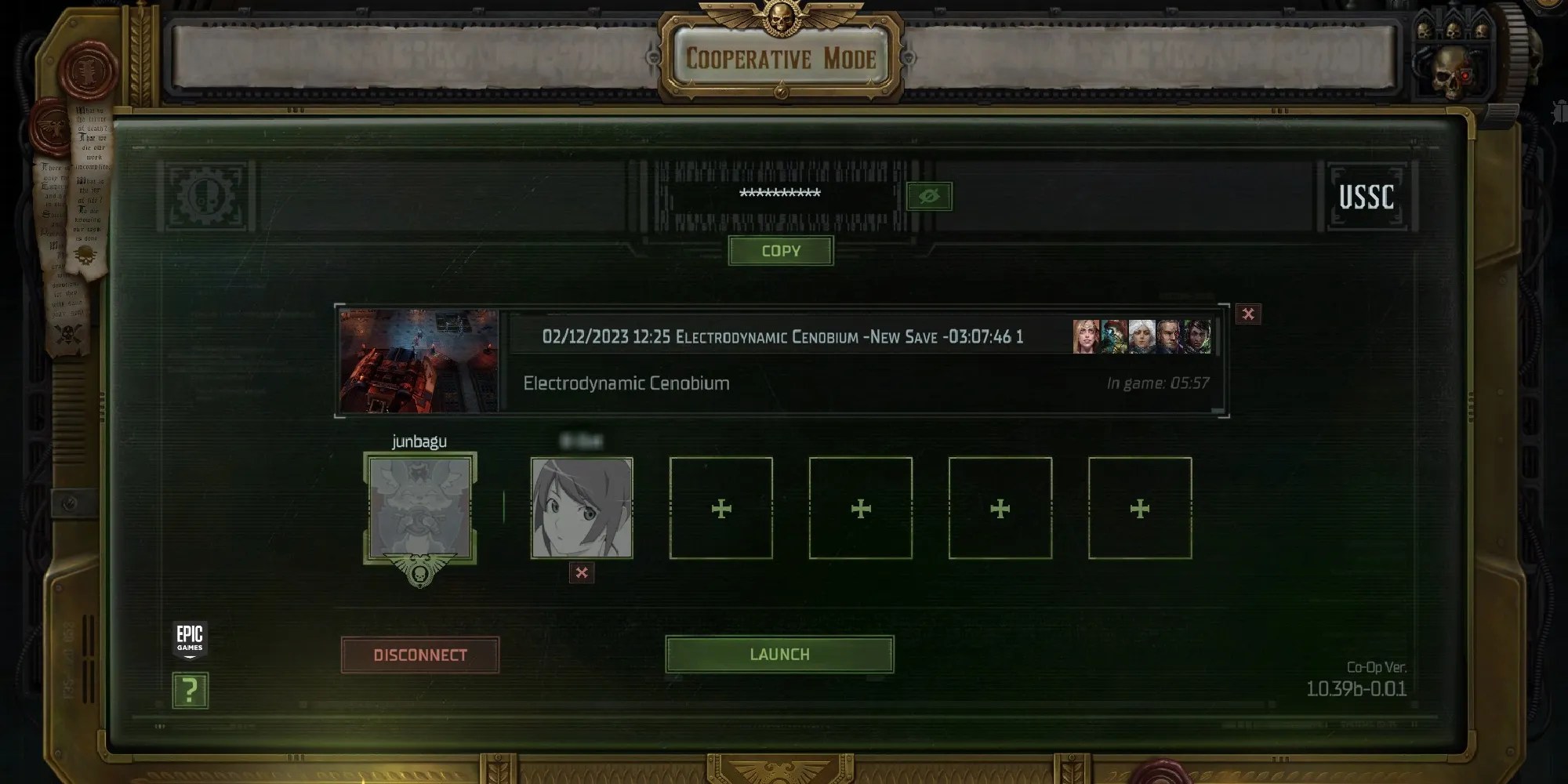Screen dimensions: 1568x784
Task: Toggle the eye icon to reveal the lobby code
Action: [x=929, y=197]
